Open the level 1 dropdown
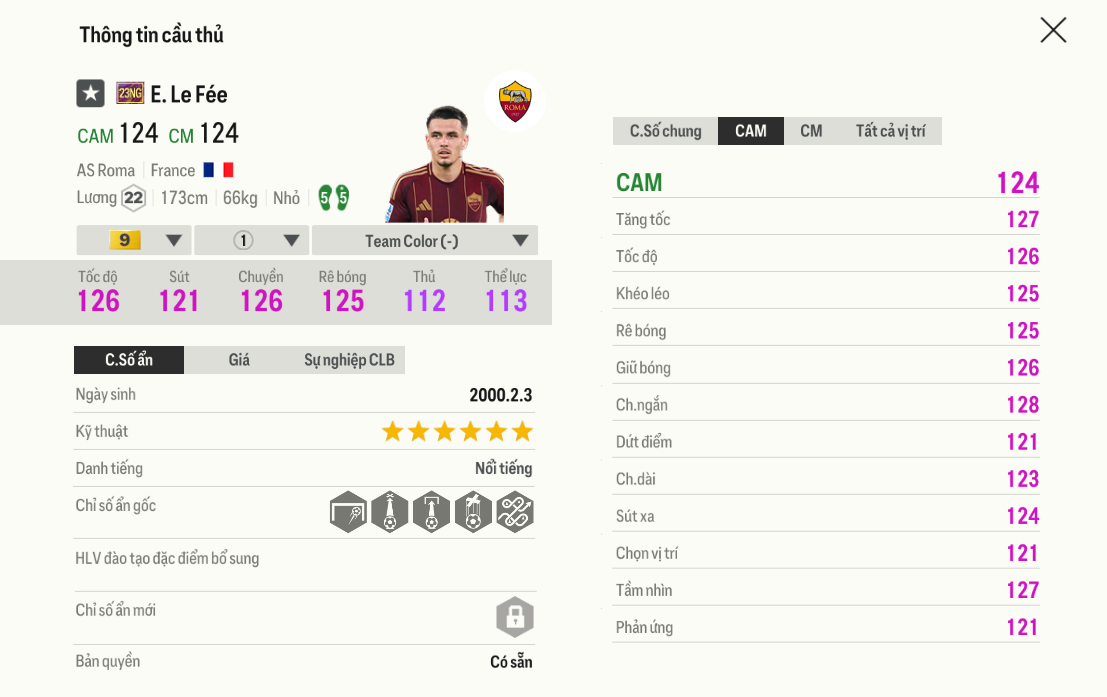Viewport: 1107px width, 697px height. click(252, 240)
